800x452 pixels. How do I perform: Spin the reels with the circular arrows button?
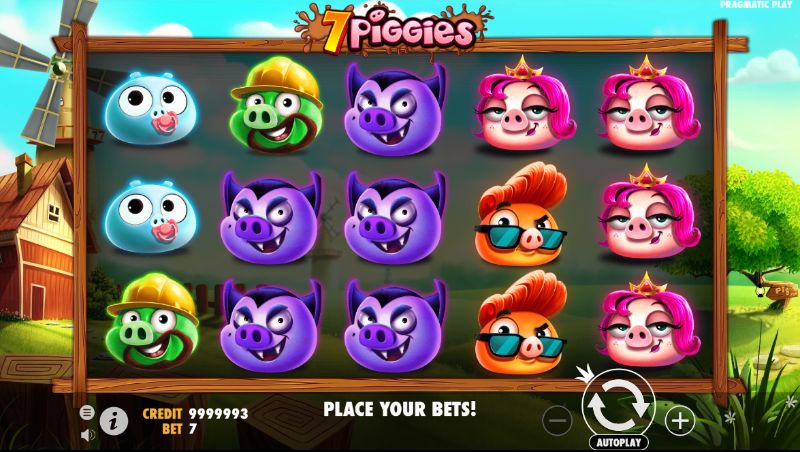619,406
